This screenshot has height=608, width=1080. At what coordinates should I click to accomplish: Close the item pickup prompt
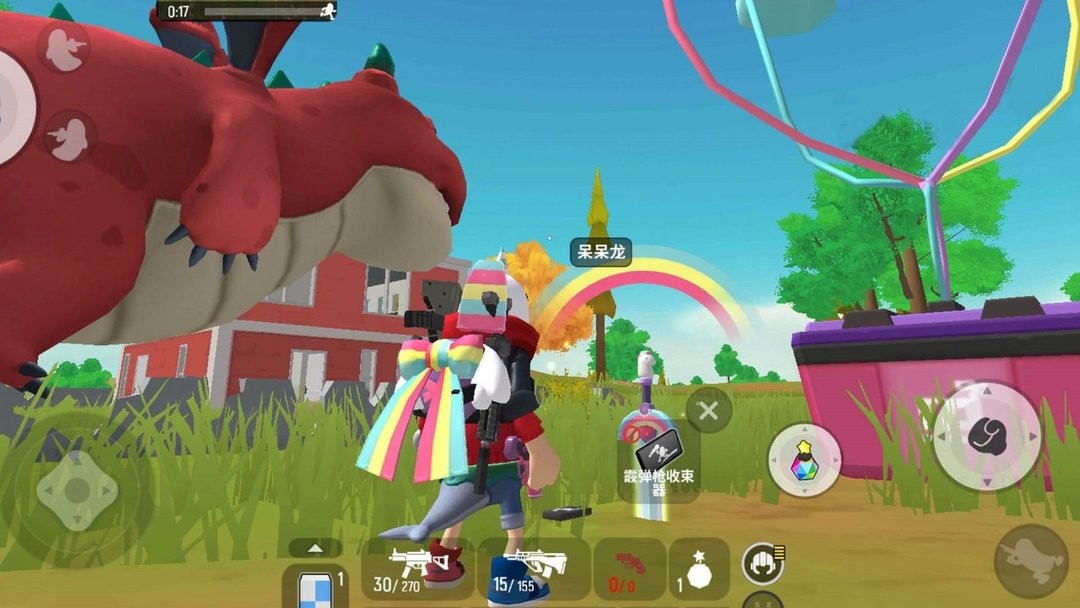coord(709,410)
